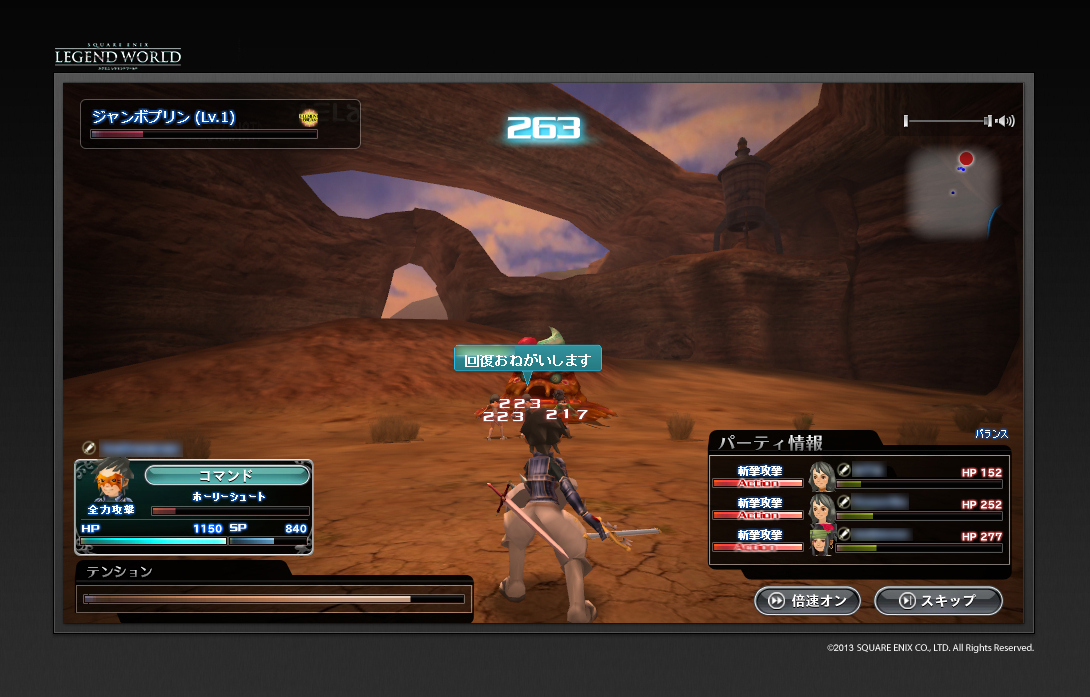
Task: Select the red enemy marker on minimap
Action: pyautogui.click(x=966, y=159)
